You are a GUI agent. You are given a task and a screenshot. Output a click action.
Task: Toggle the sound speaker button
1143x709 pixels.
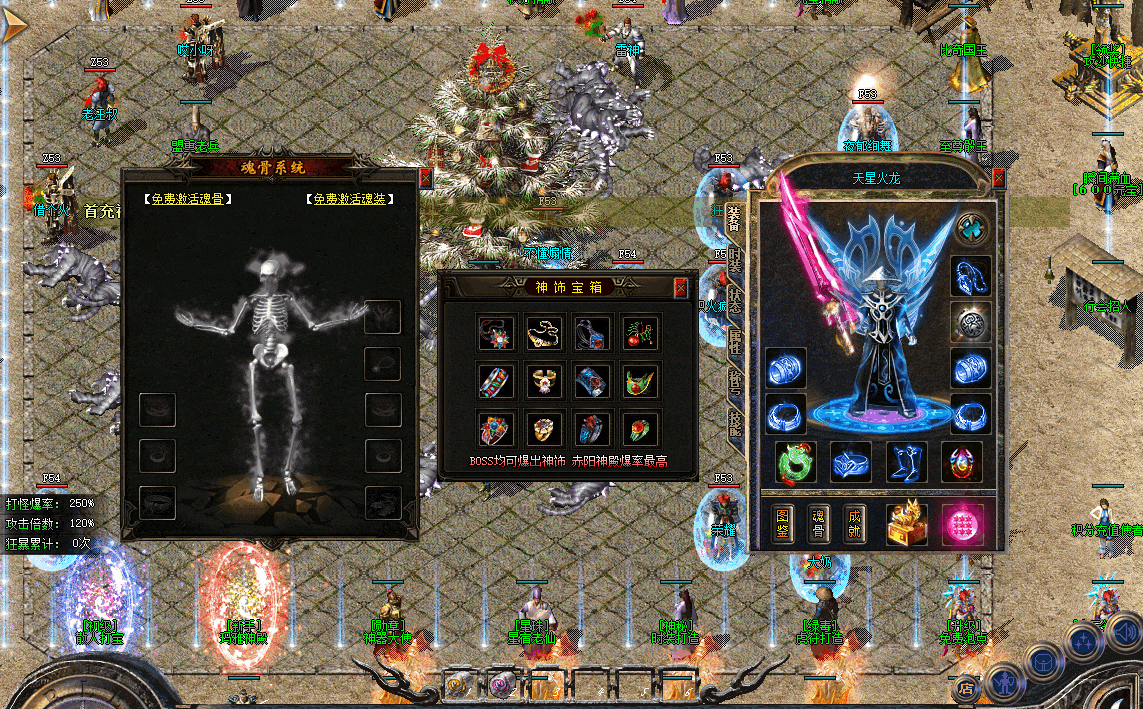1124,632
